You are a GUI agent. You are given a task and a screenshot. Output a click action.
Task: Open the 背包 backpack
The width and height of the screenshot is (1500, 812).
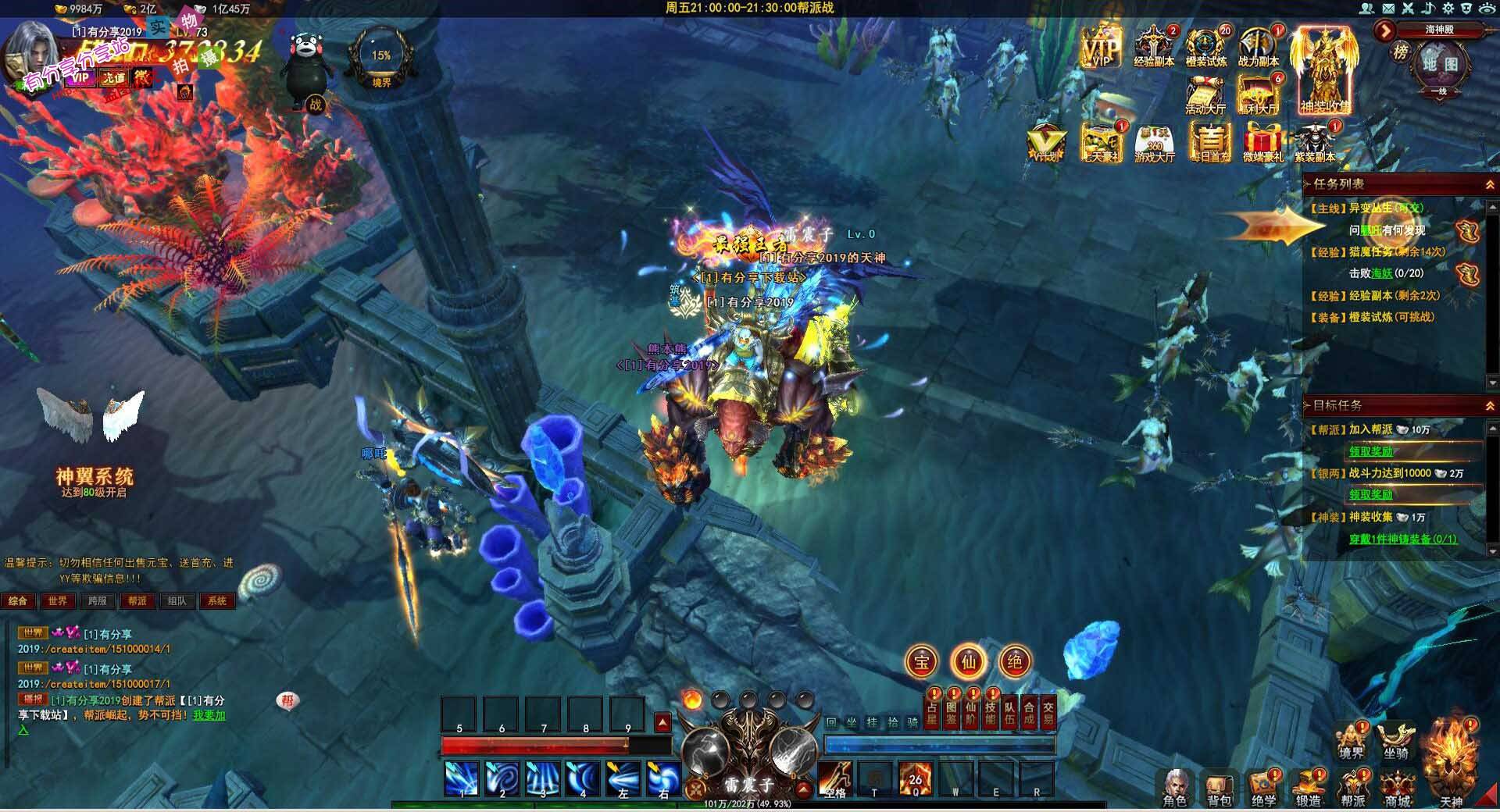click(x=1220, y=786)
